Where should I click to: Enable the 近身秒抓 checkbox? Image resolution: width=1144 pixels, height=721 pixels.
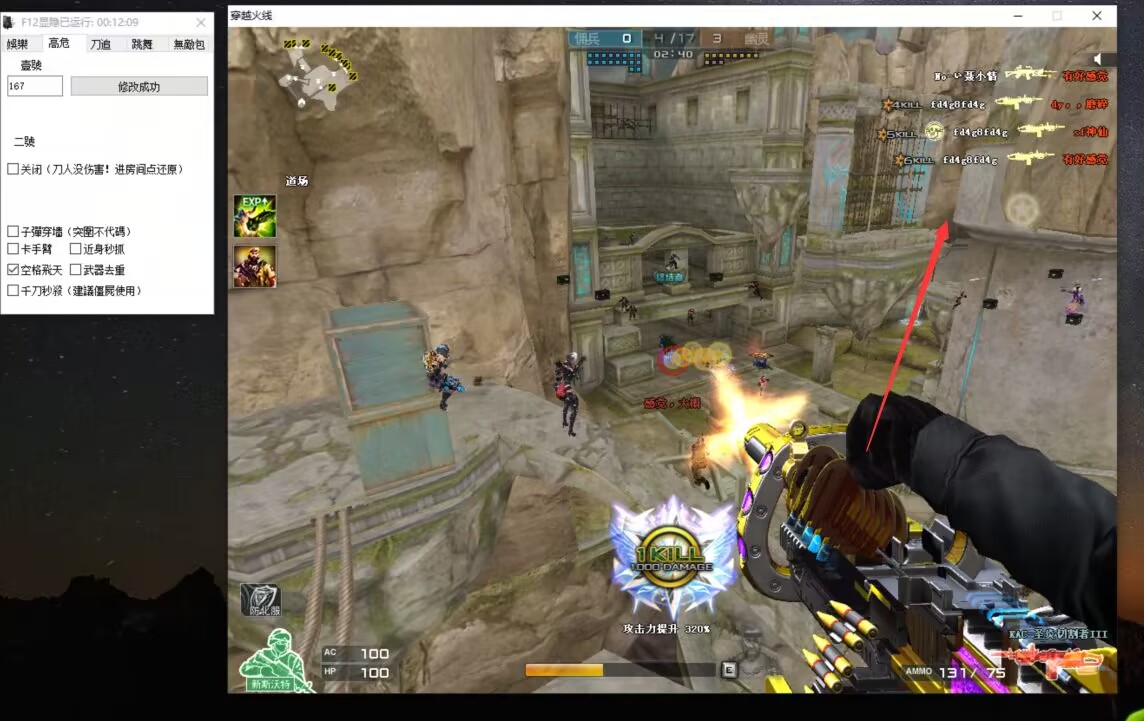75,249
